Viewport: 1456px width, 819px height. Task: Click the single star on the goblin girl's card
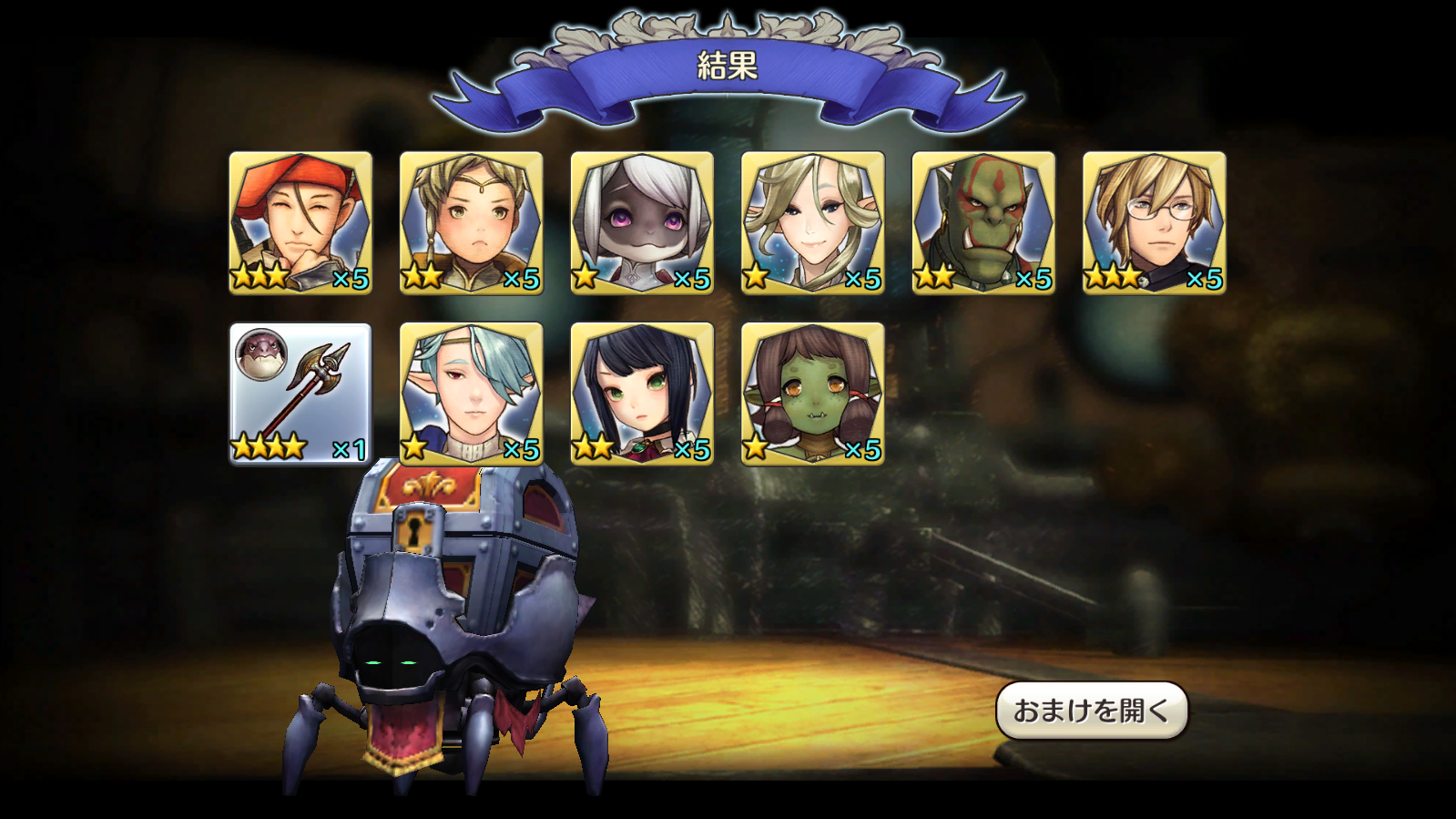pyautogui.click(x=759, y=448)
